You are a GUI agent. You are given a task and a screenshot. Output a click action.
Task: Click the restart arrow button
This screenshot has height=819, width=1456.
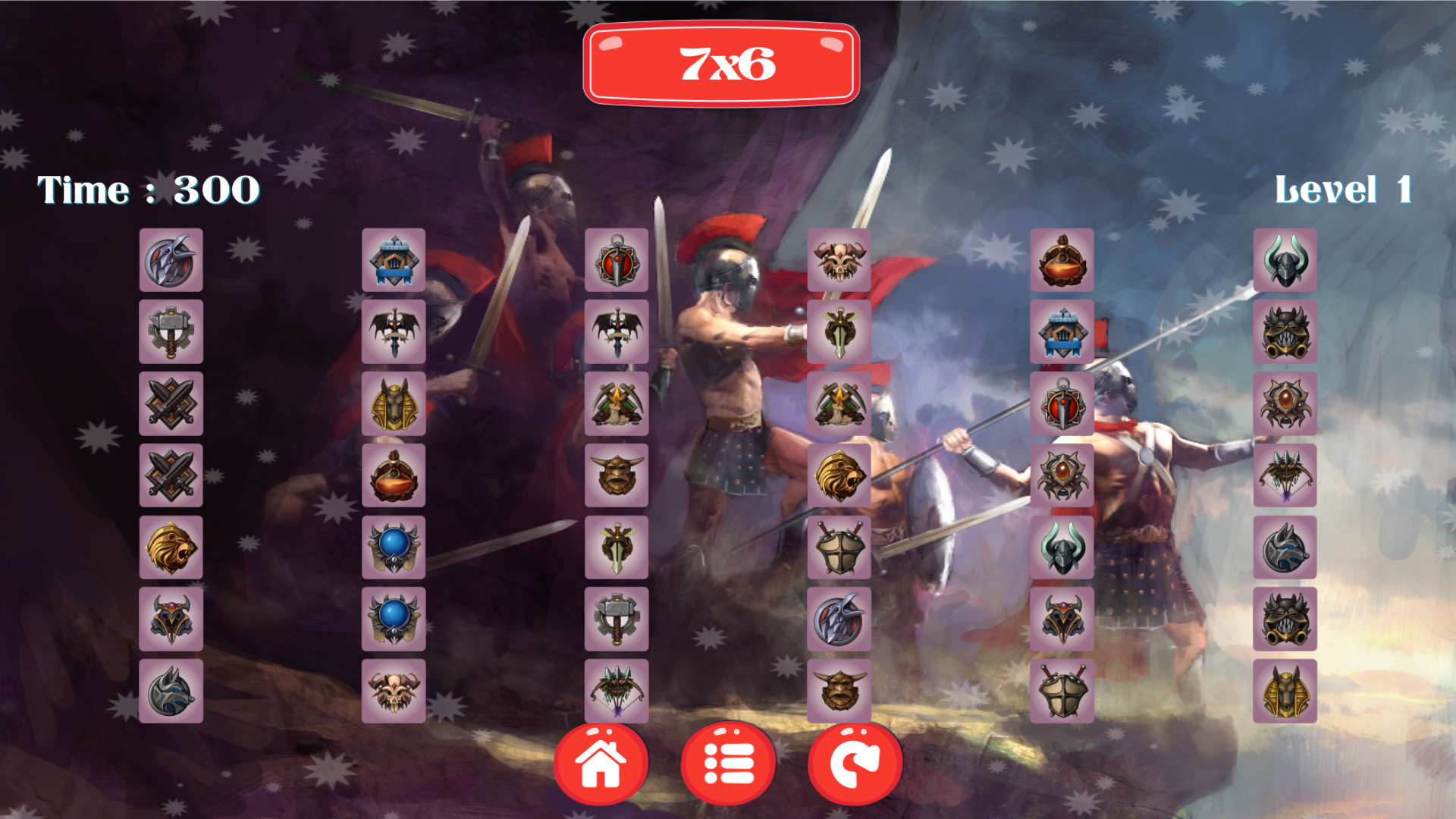(855, 762)
